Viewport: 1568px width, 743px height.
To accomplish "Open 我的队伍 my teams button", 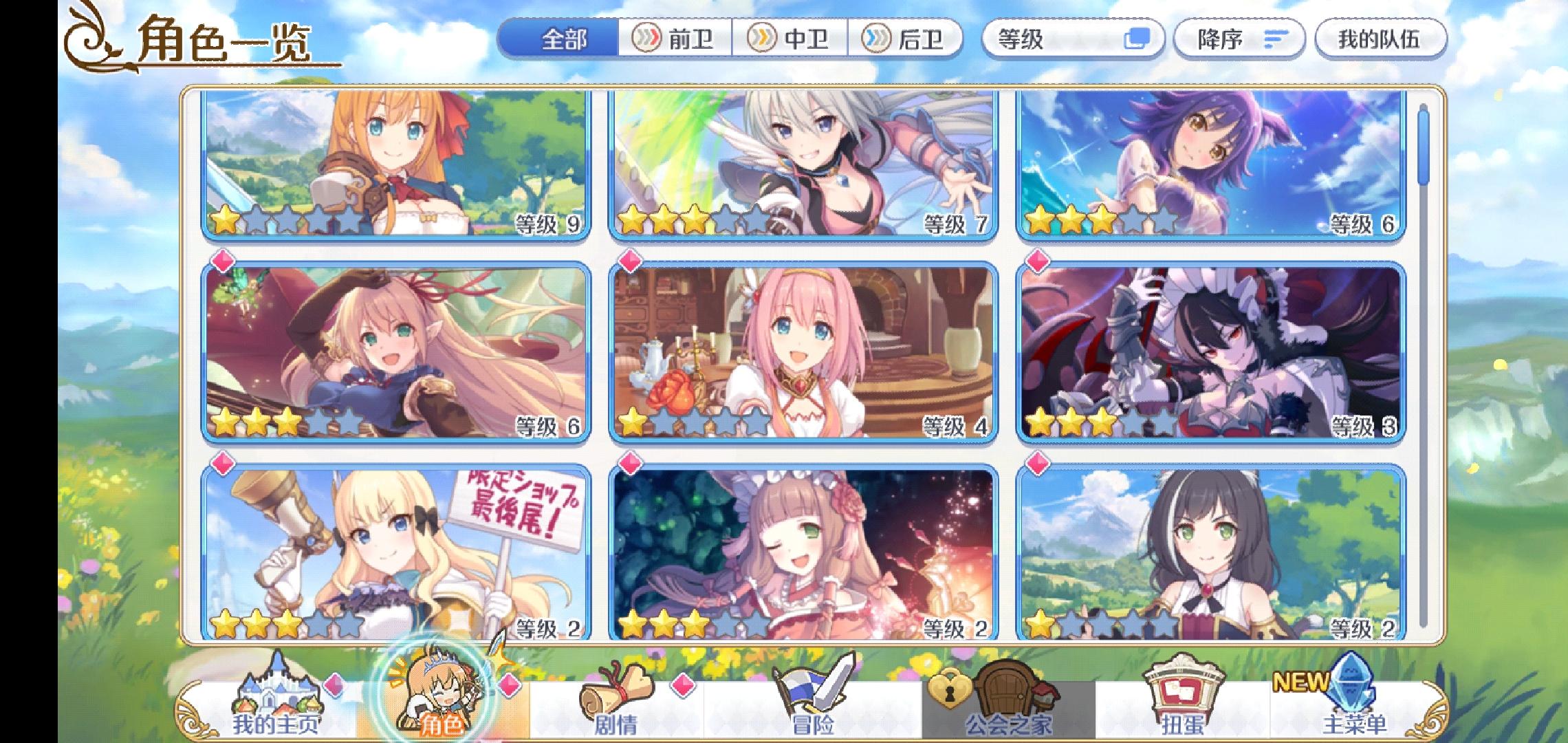I will click(1382, 40).
